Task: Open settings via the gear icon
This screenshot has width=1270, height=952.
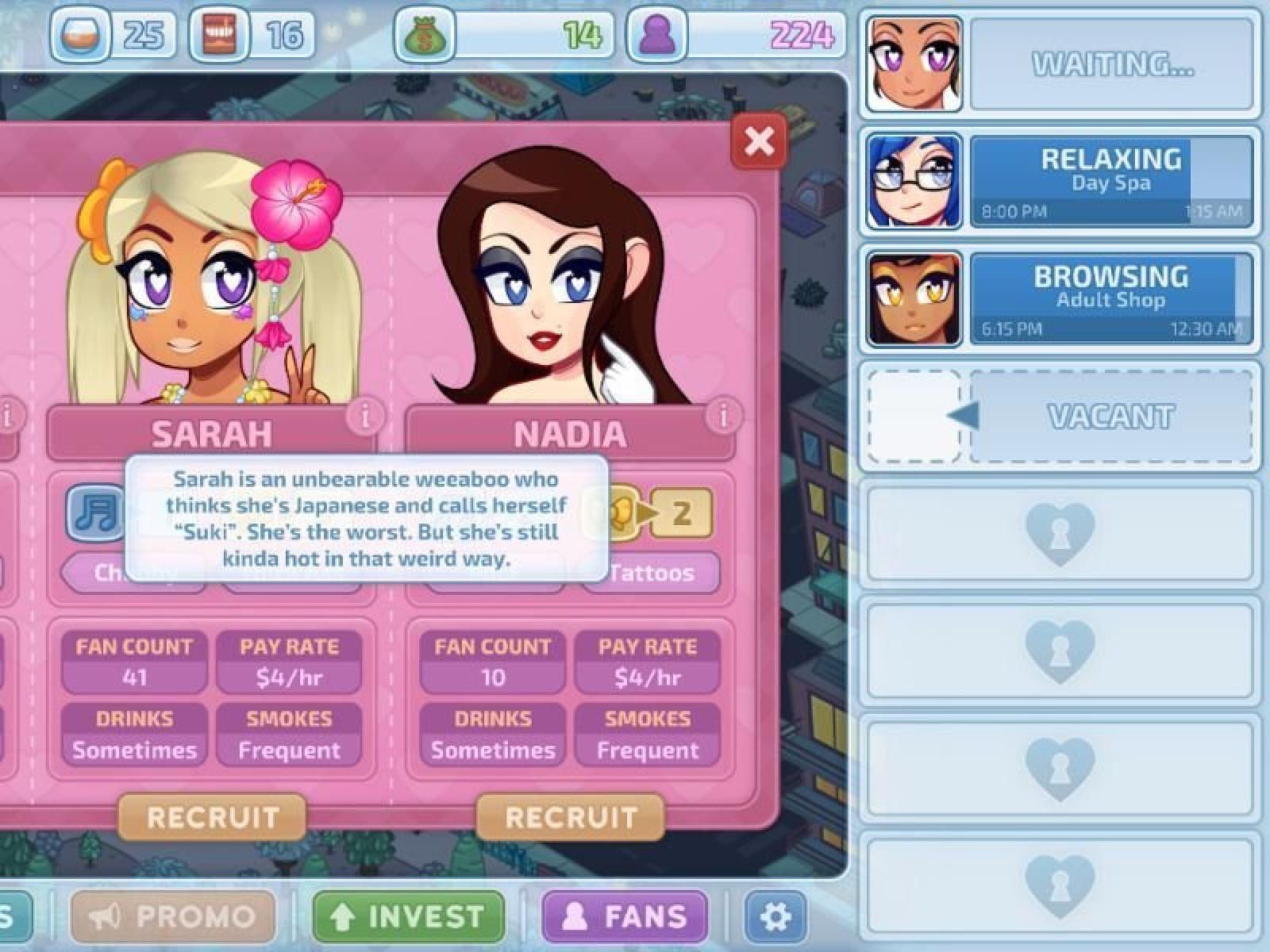Action: pyautogui.click(x=775, y=916)
